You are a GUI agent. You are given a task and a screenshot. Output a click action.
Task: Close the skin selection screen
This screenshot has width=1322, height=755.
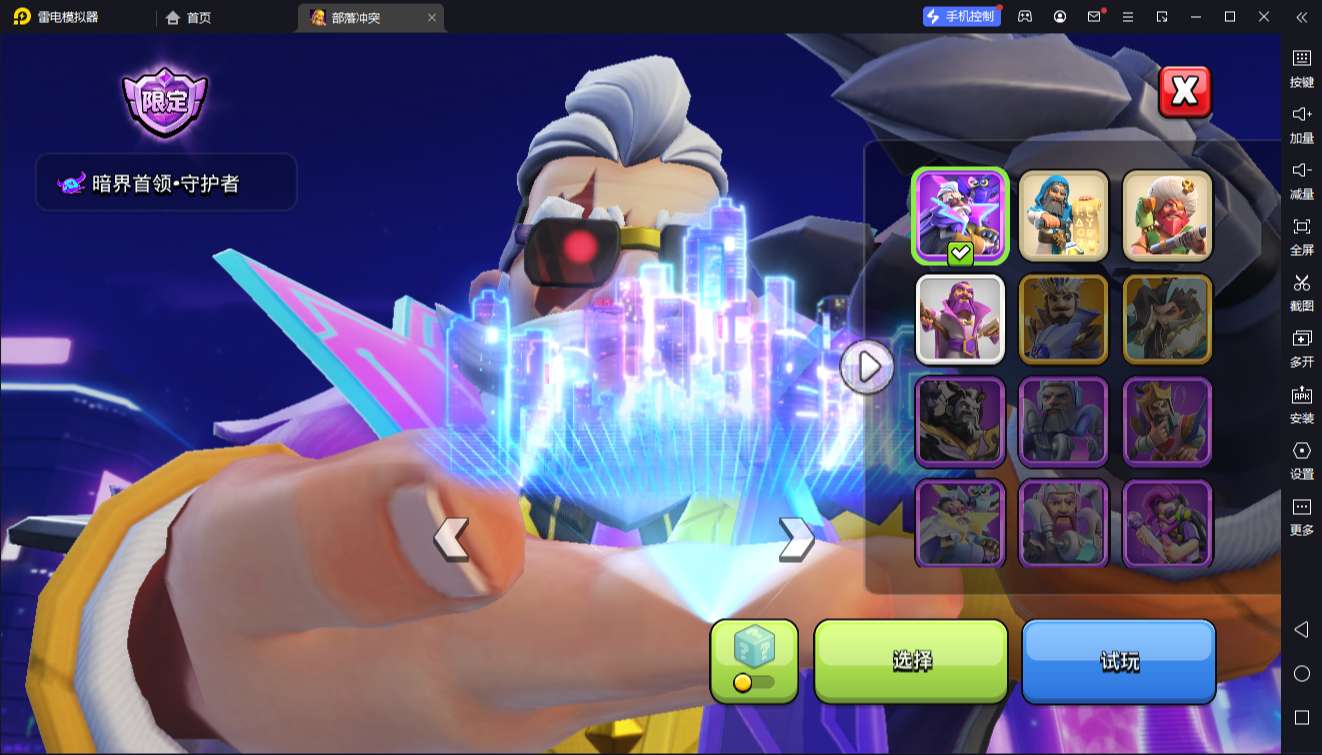[x=1184, y=92]
